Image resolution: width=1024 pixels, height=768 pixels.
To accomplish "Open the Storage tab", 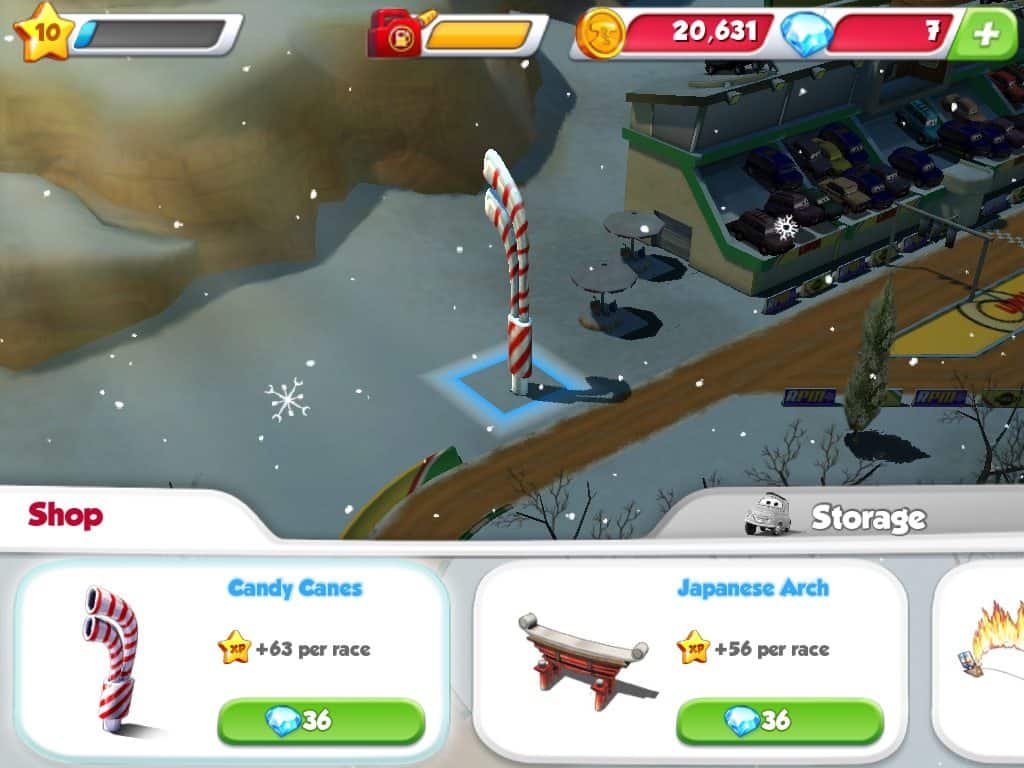I will 867,518.
